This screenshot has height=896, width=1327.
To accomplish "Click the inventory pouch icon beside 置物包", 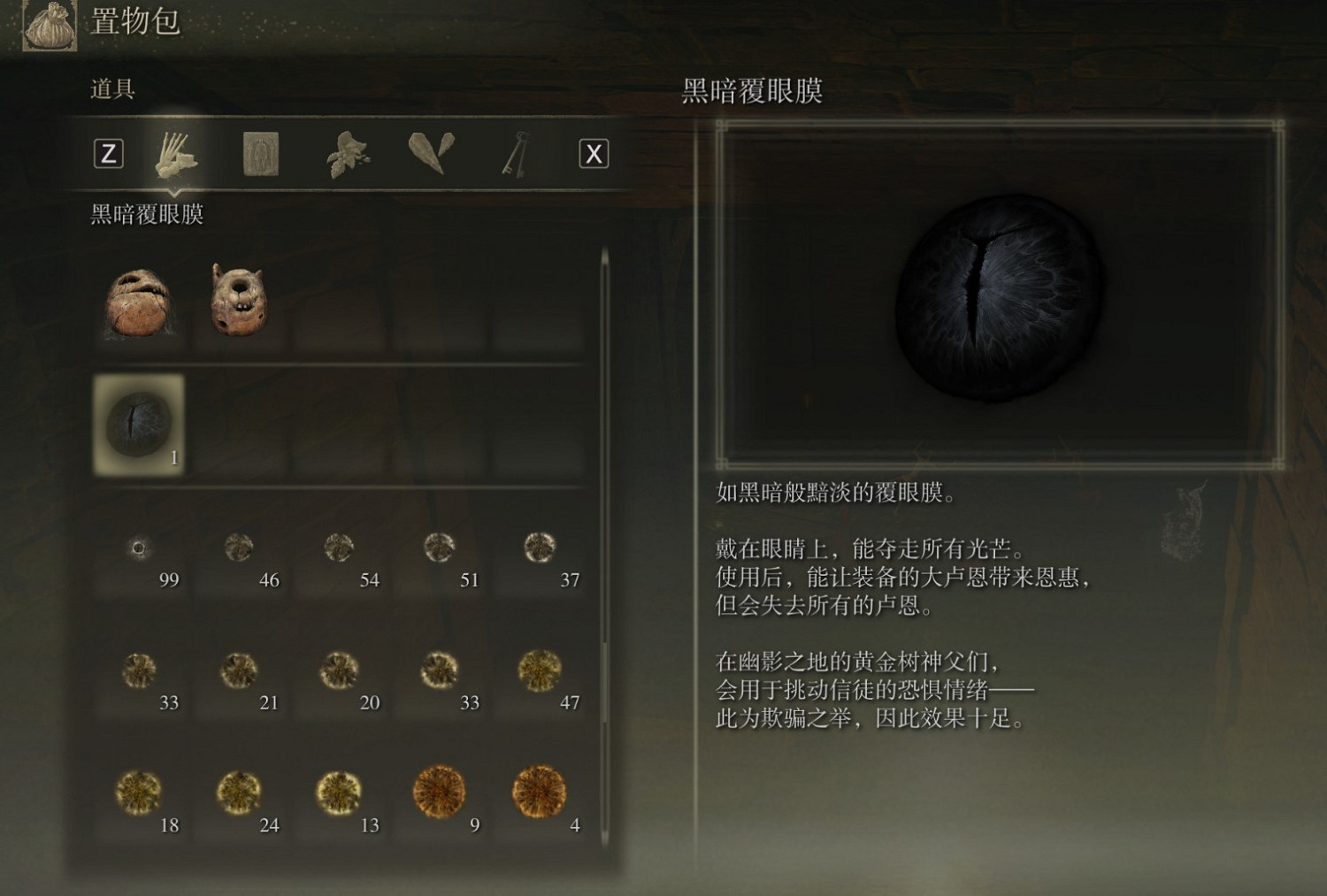I will click(x=49, y=24).
